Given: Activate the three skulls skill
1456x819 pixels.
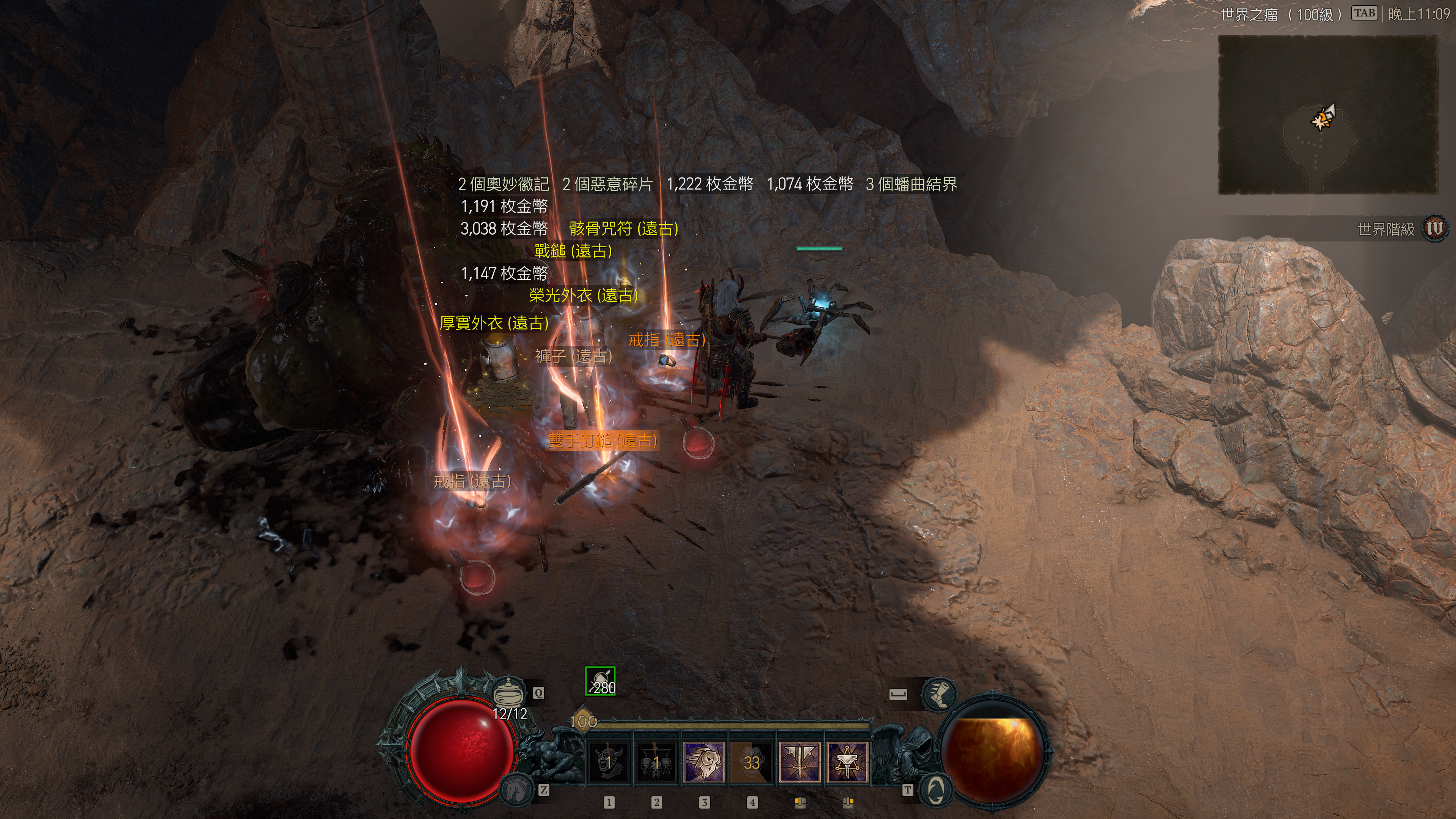Looking at the screenshot, I should 656,762.
